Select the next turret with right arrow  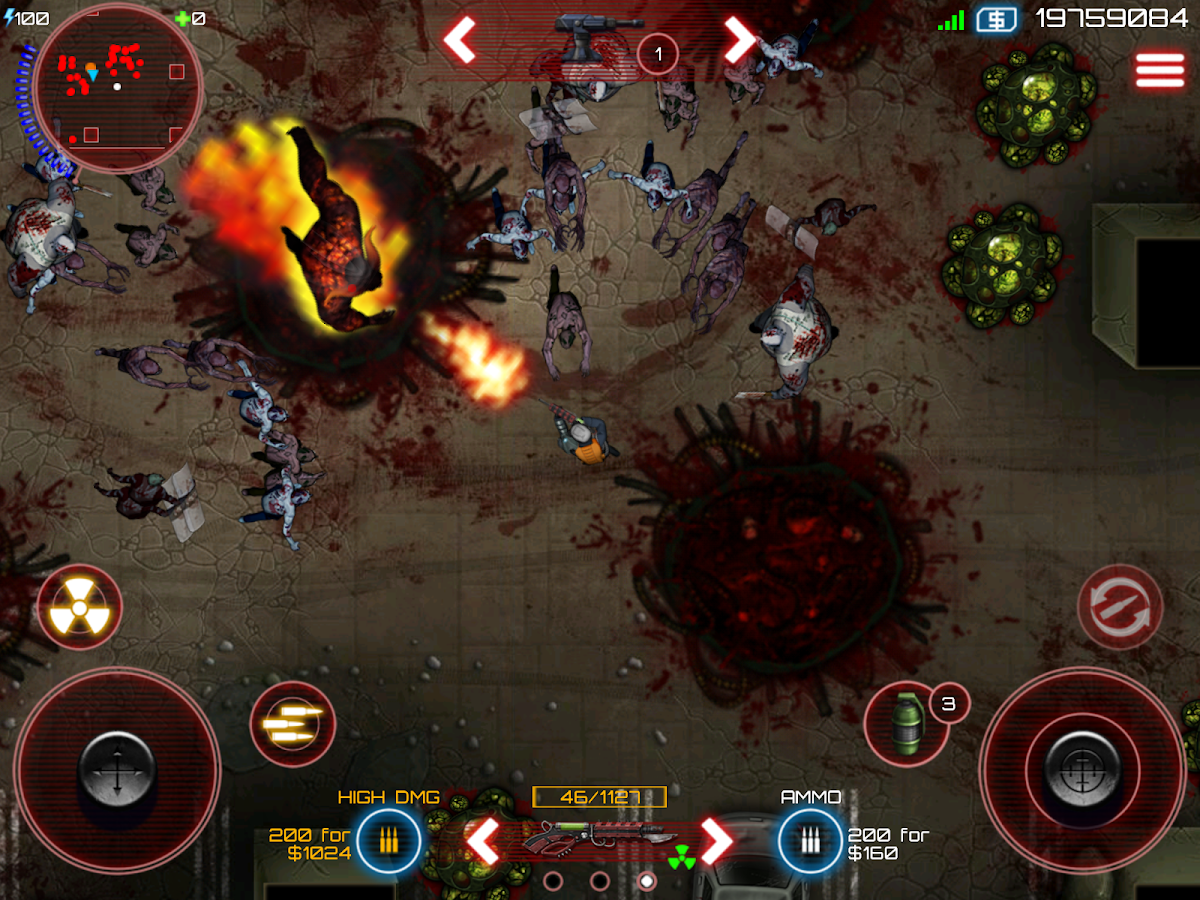coord(740,40)
